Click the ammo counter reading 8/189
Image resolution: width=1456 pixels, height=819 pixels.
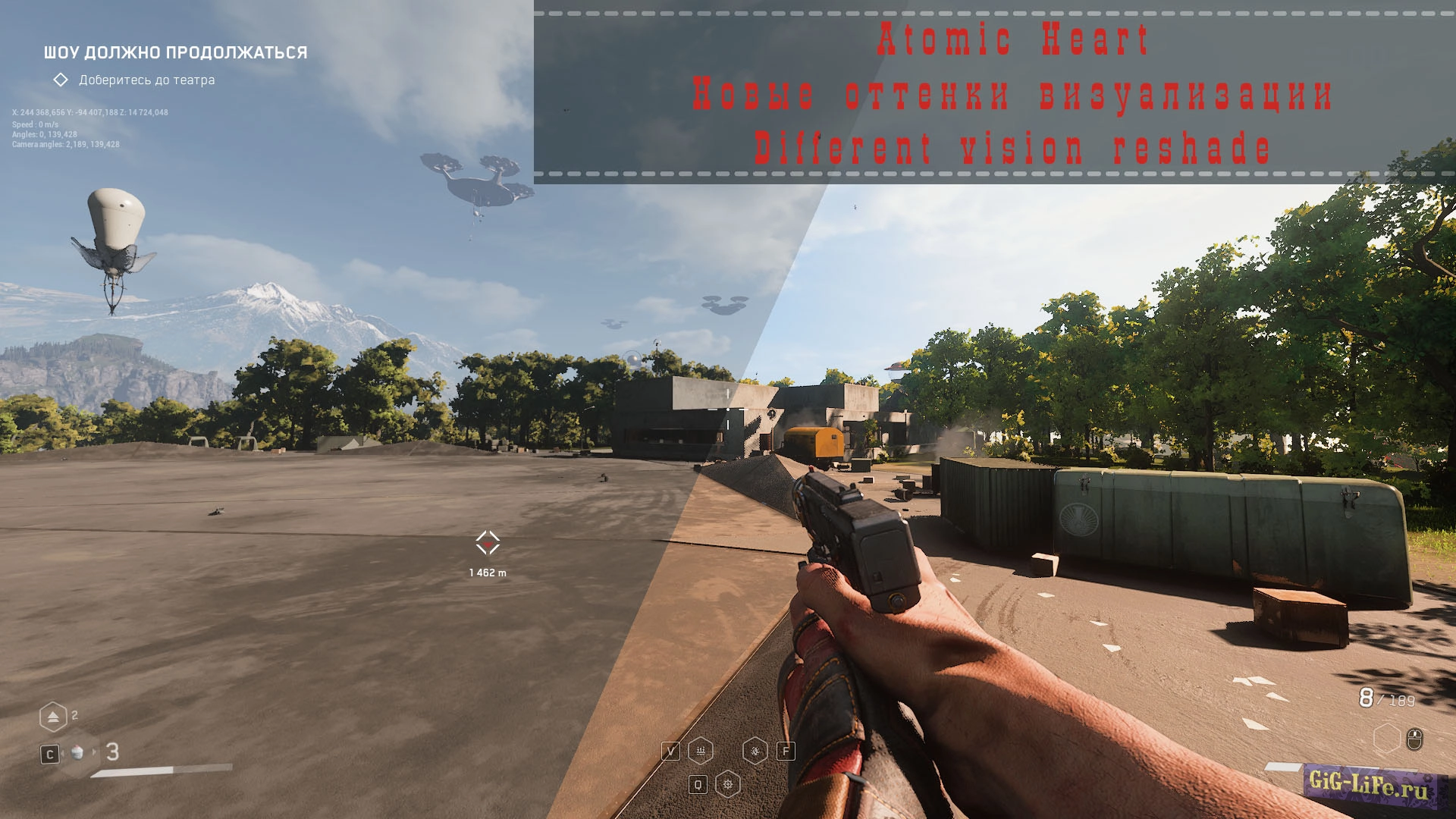point(1386,698)
